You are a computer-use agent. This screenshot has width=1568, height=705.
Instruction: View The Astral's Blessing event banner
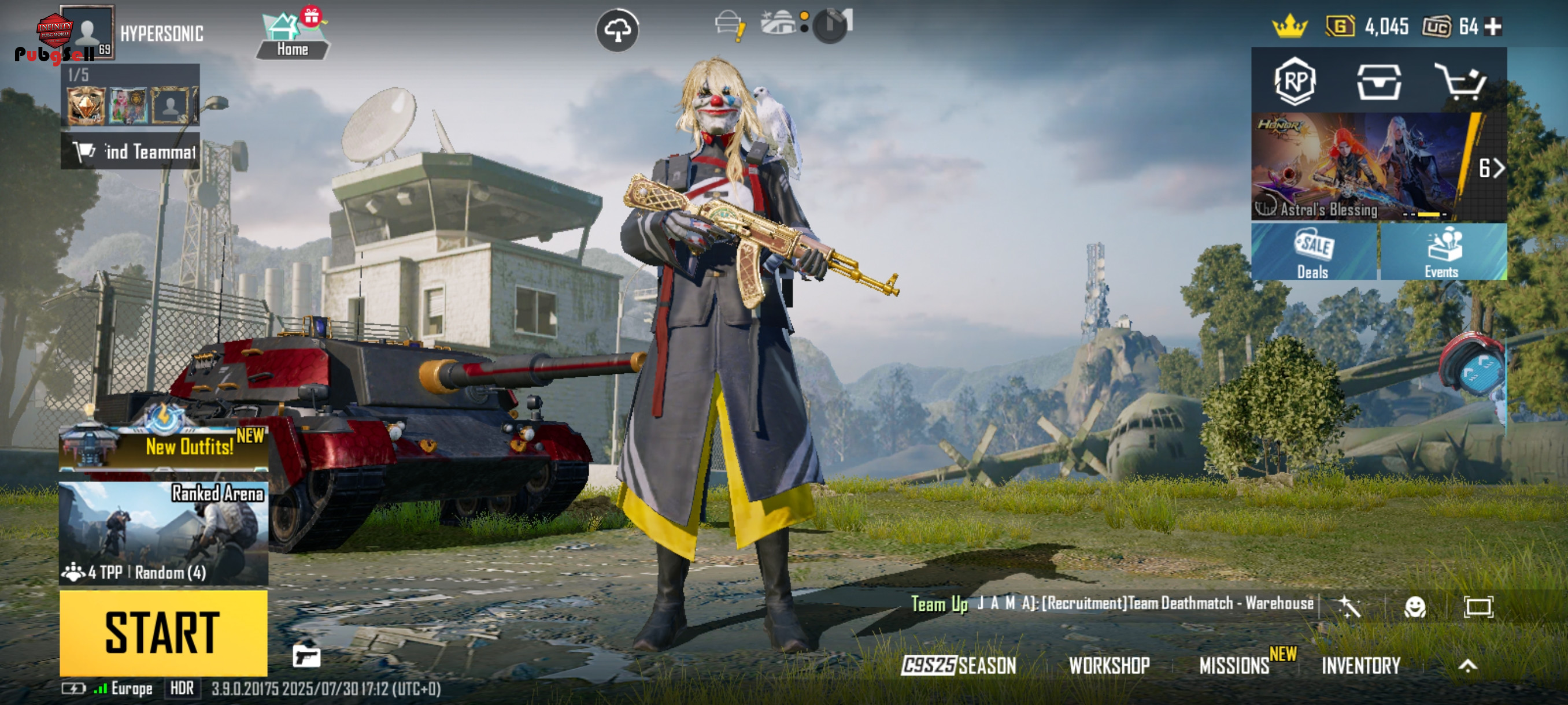coord(1360,166)
